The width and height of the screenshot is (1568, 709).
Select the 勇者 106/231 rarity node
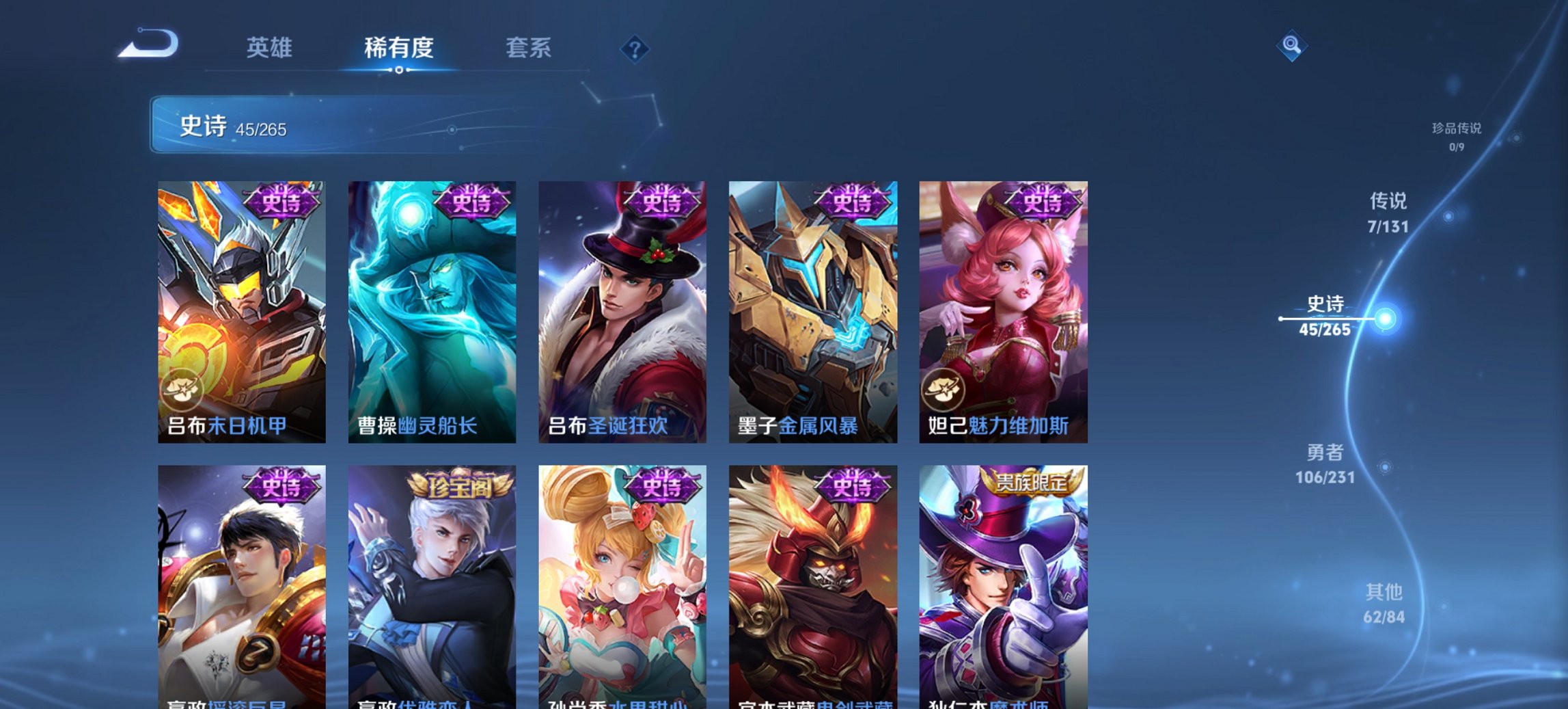point(1326,464)
